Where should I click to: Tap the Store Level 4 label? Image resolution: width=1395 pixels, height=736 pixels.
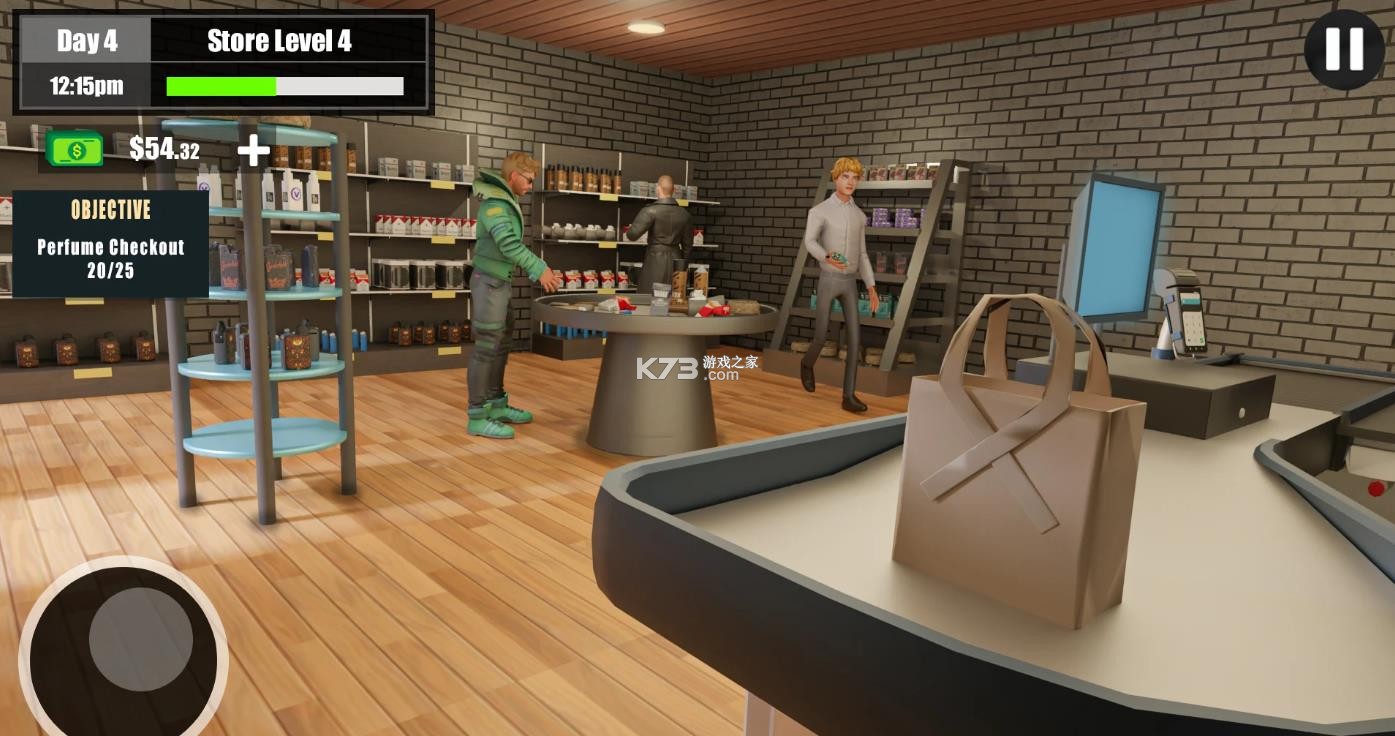(279, 41)
